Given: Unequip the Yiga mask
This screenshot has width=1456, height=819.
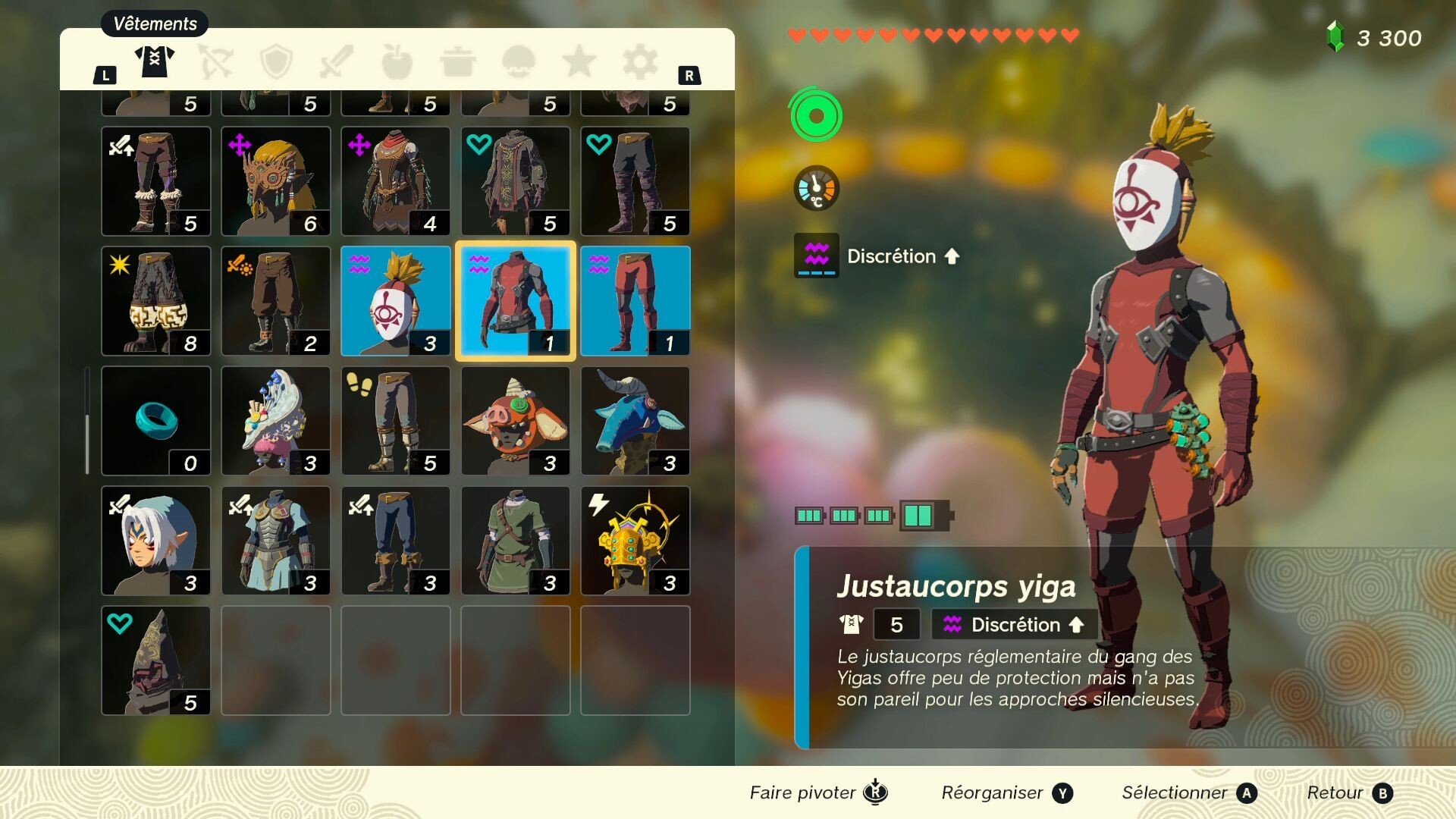Looking at the screenshot, I should (395, 301).
